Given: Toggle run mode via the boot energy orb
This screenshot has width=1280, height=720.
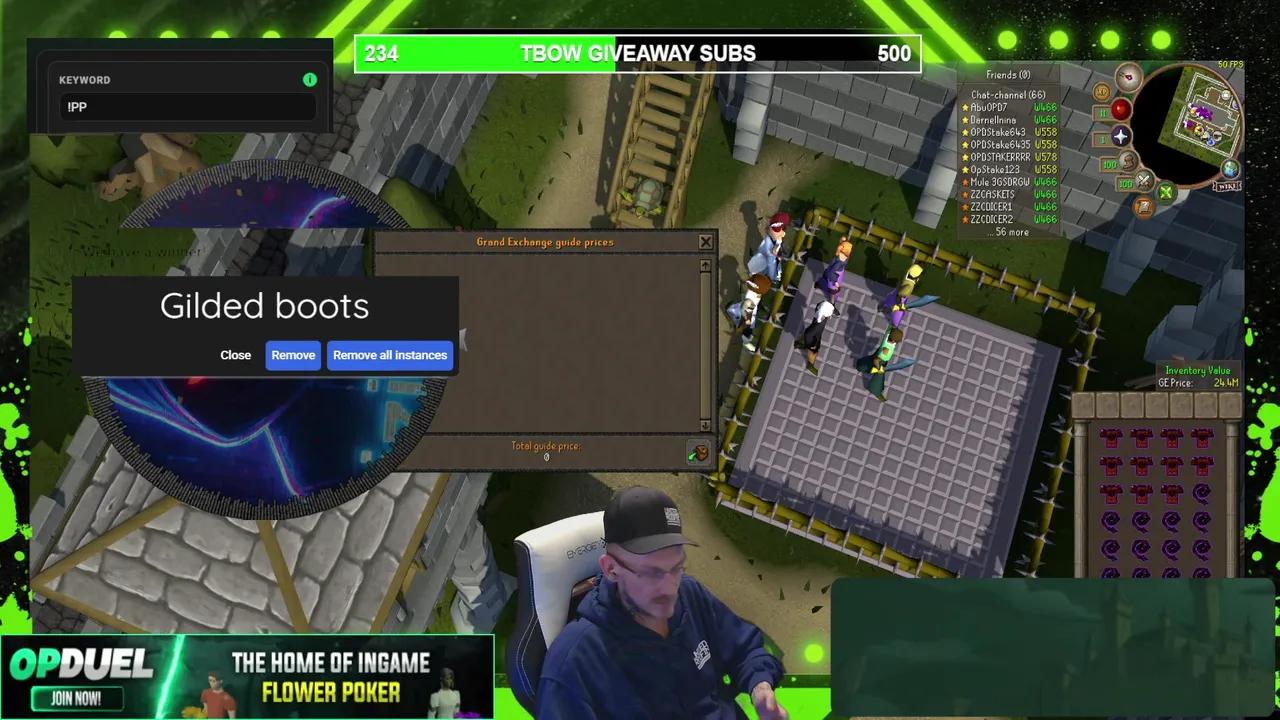Looking at the screenshot, I should pyautogui.click(x=1127, y=163).
